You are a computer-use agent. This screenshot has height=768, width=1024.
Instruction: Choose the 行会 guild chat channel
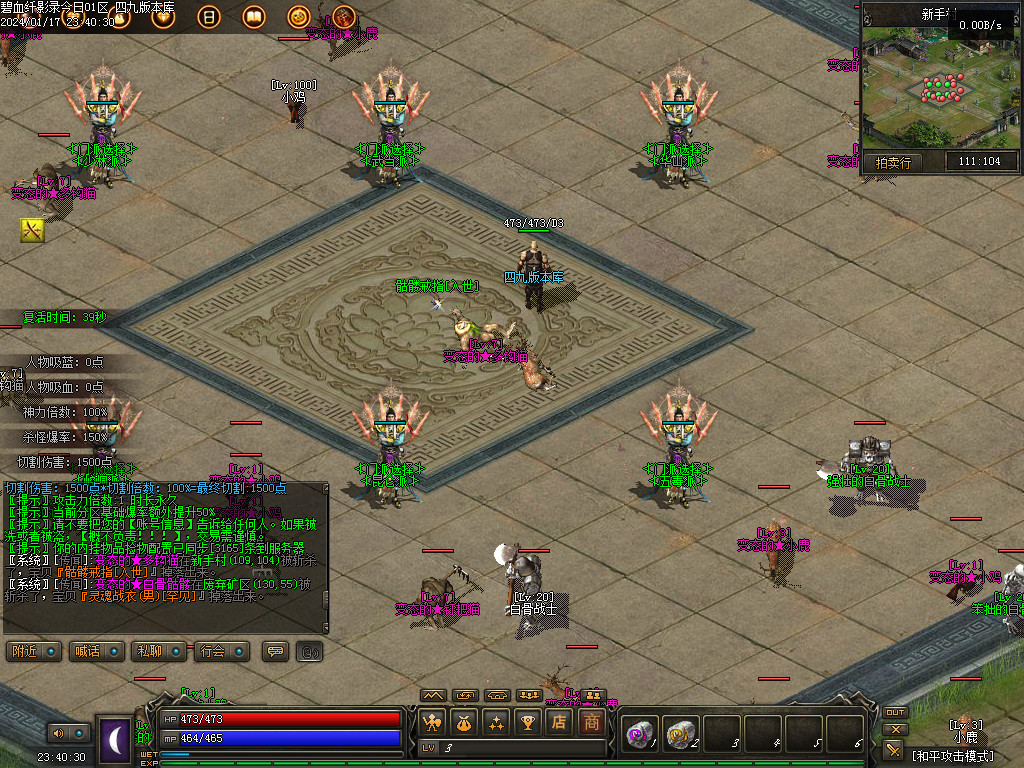pyautogui.click(x=221, y=651)
